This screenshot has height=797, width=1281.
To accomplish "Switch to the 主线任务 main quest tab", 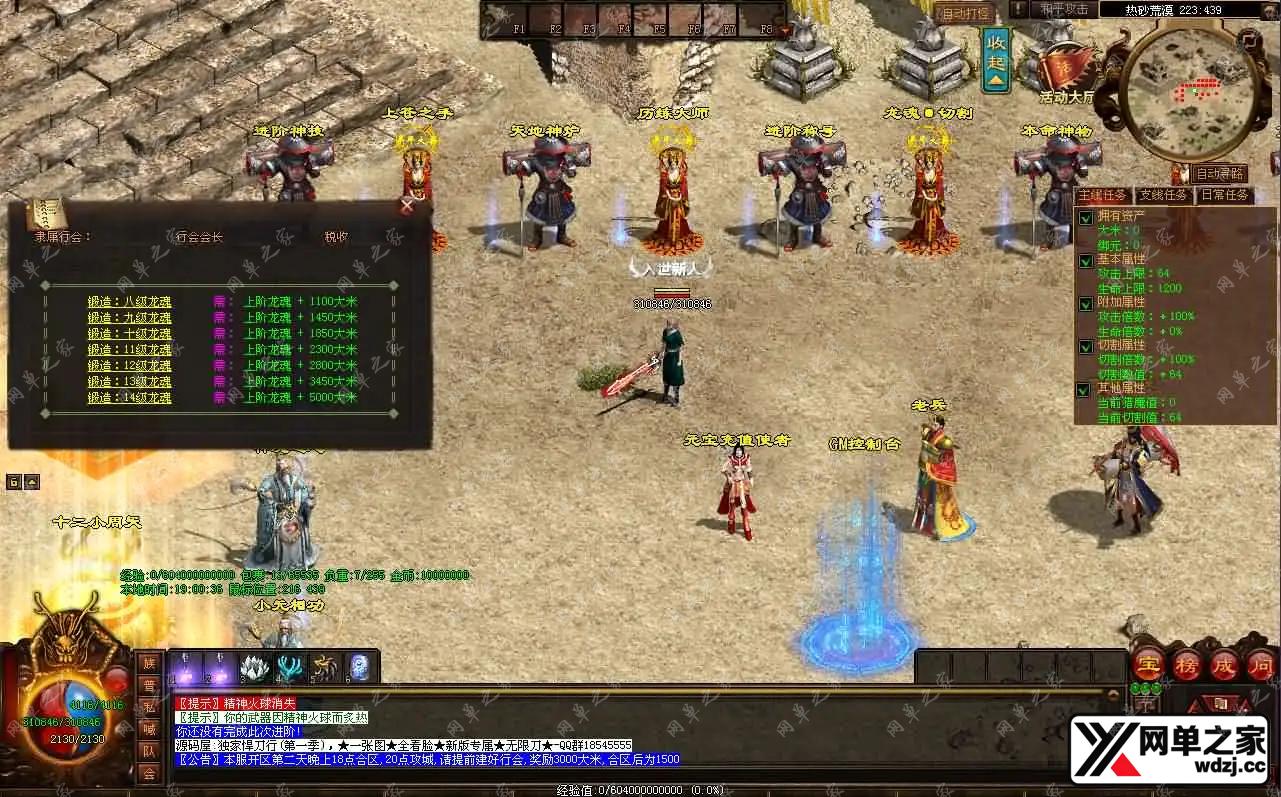I will point(1102,195).
